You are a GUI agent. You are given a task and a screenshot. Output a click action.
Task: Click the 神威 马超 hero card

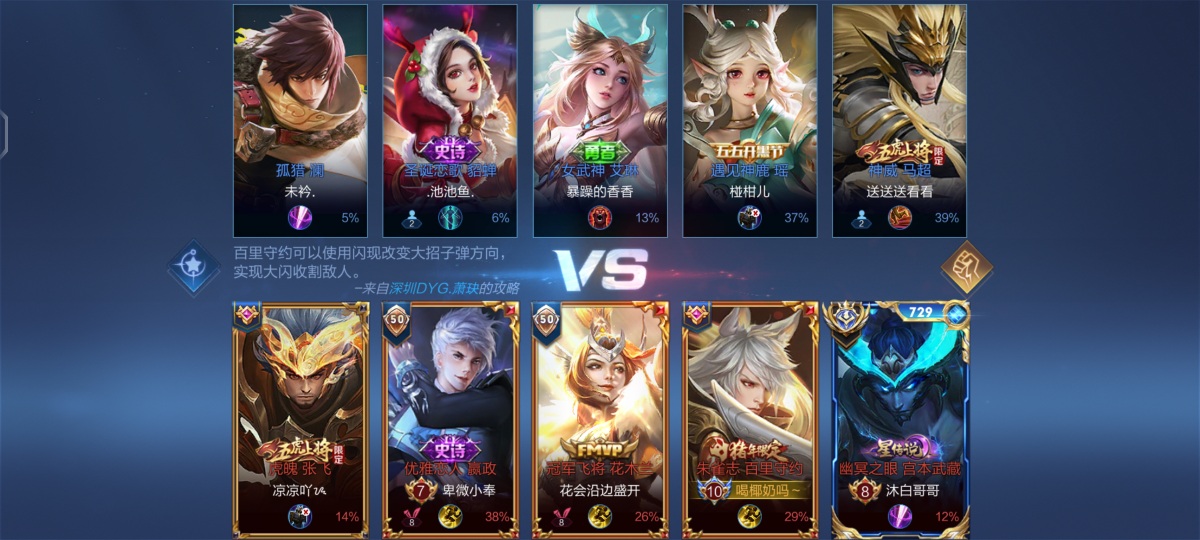(899, 120)
